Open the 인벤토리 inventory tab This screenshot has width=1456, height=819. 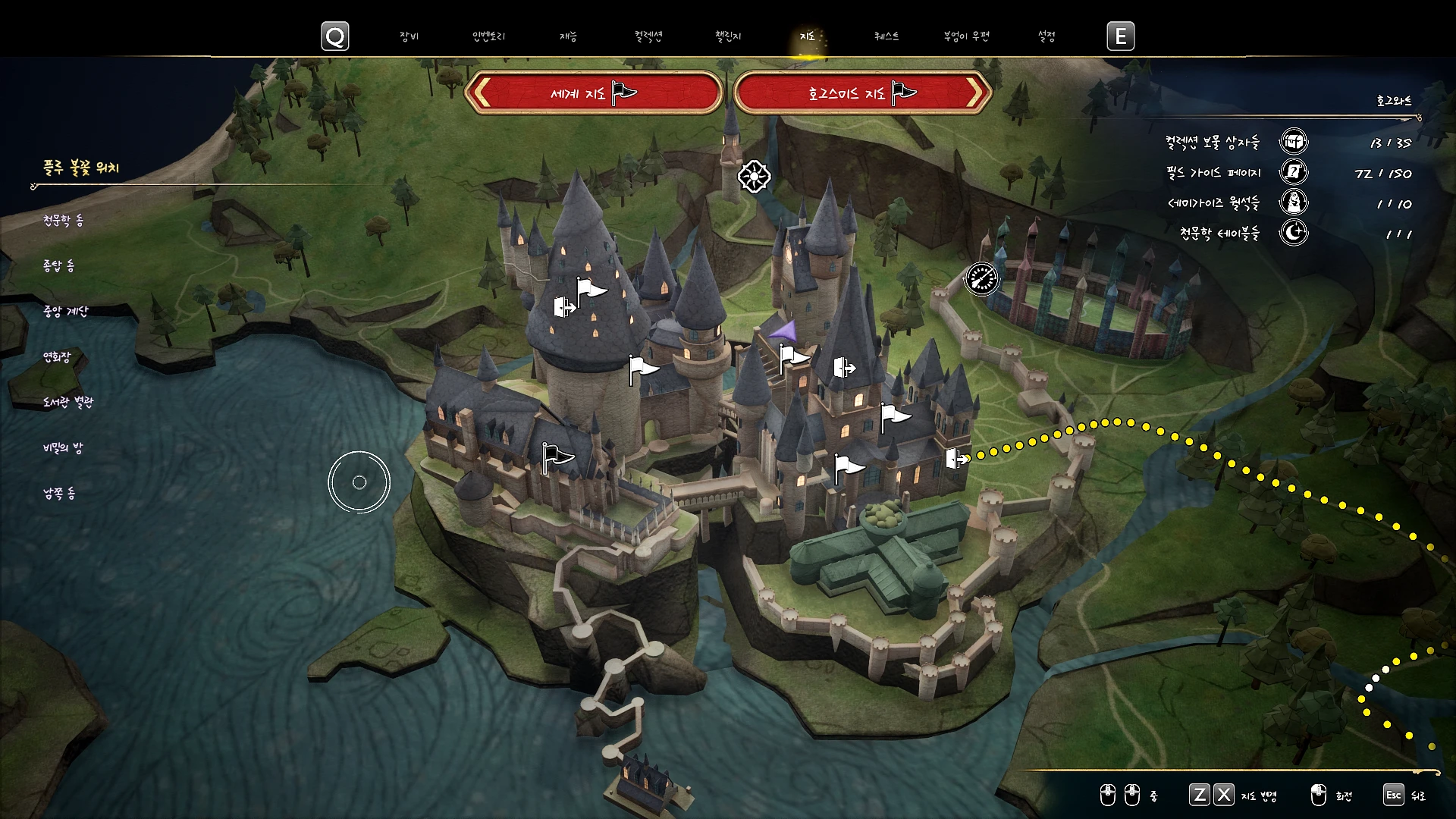(488, 36)
